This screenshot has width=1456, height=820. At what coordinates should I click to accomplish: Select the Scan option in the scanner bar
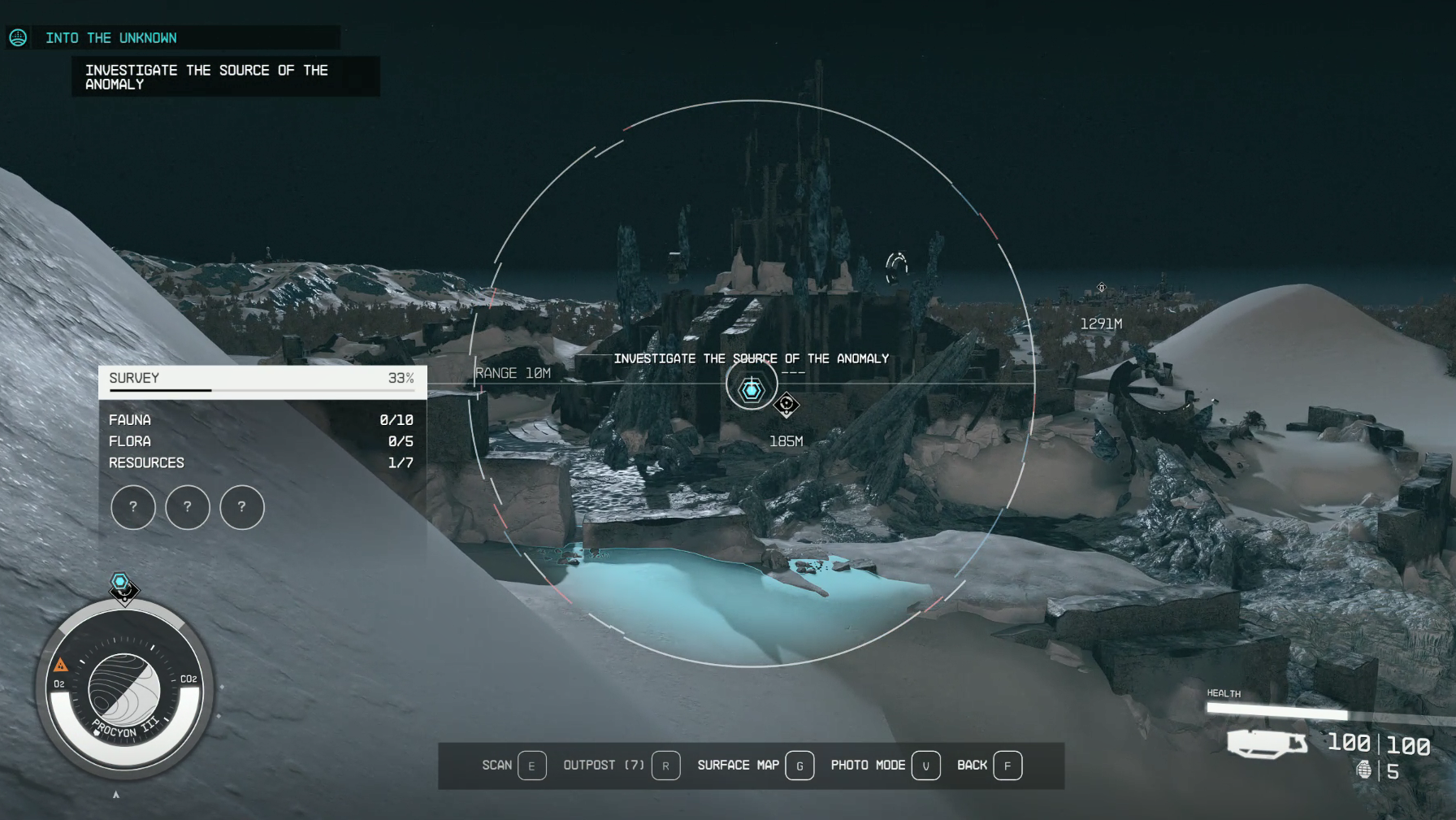(513, 766)
